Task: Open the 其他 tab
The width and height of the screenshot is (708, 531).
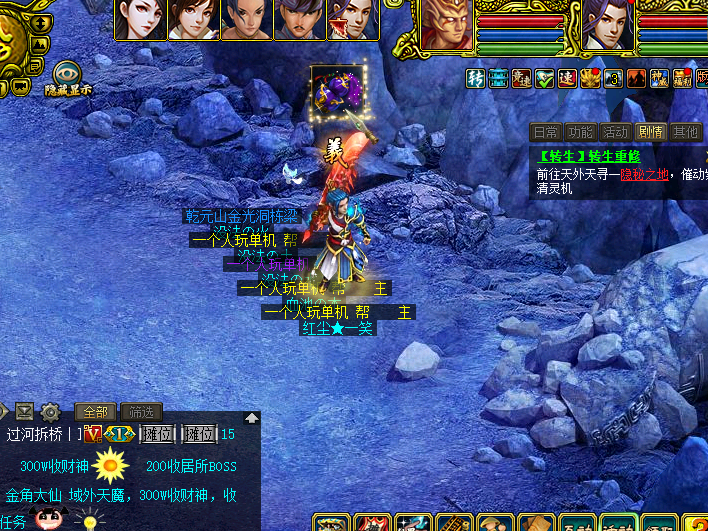Action: (x=685, y=132)
